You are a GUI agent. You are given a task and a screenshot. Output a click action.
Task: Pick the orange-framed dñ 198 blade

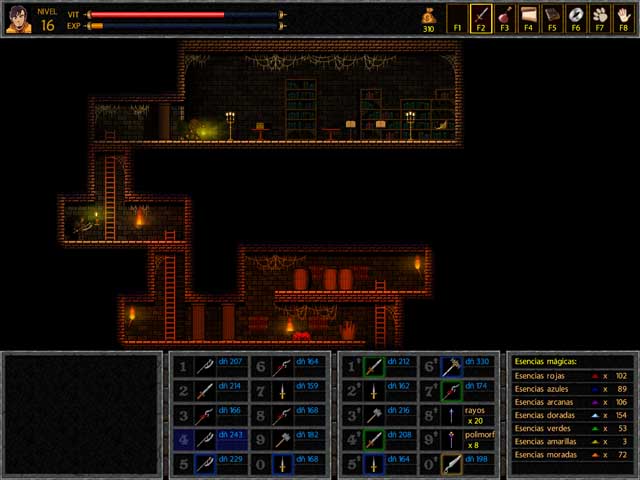454,464
